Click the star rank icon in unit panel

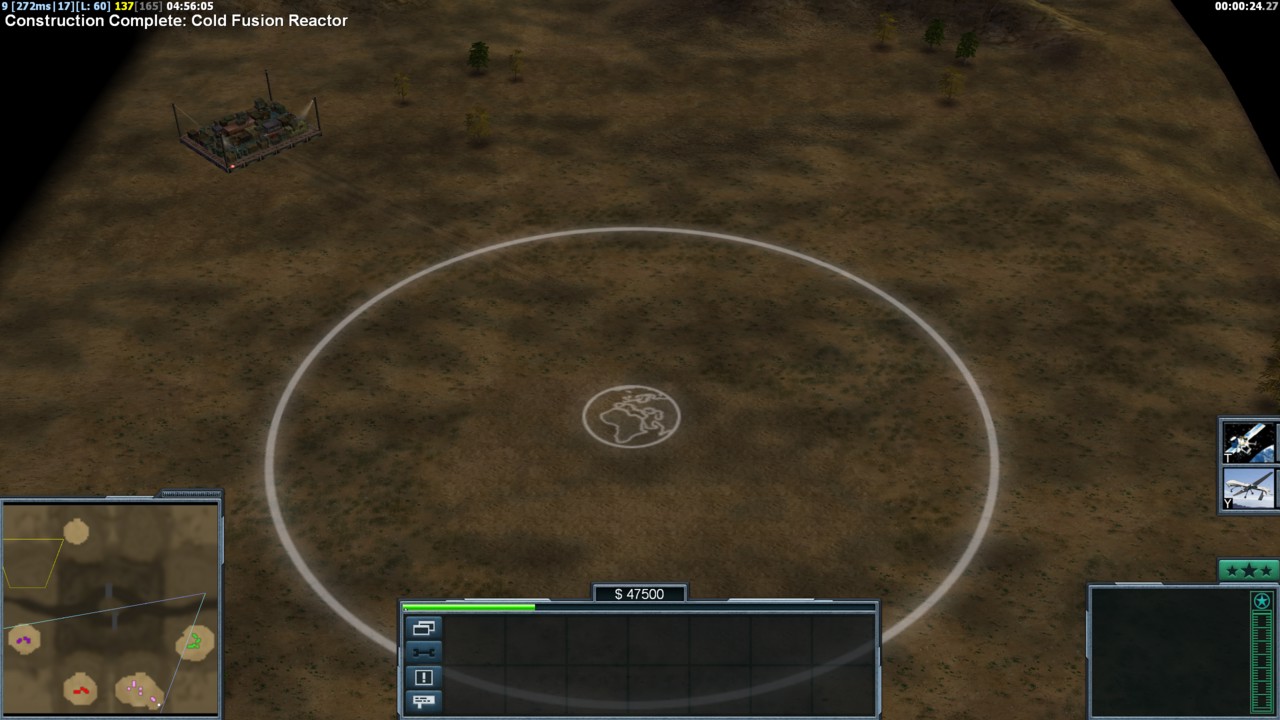pyautogui.click(x=1262, y=601)
